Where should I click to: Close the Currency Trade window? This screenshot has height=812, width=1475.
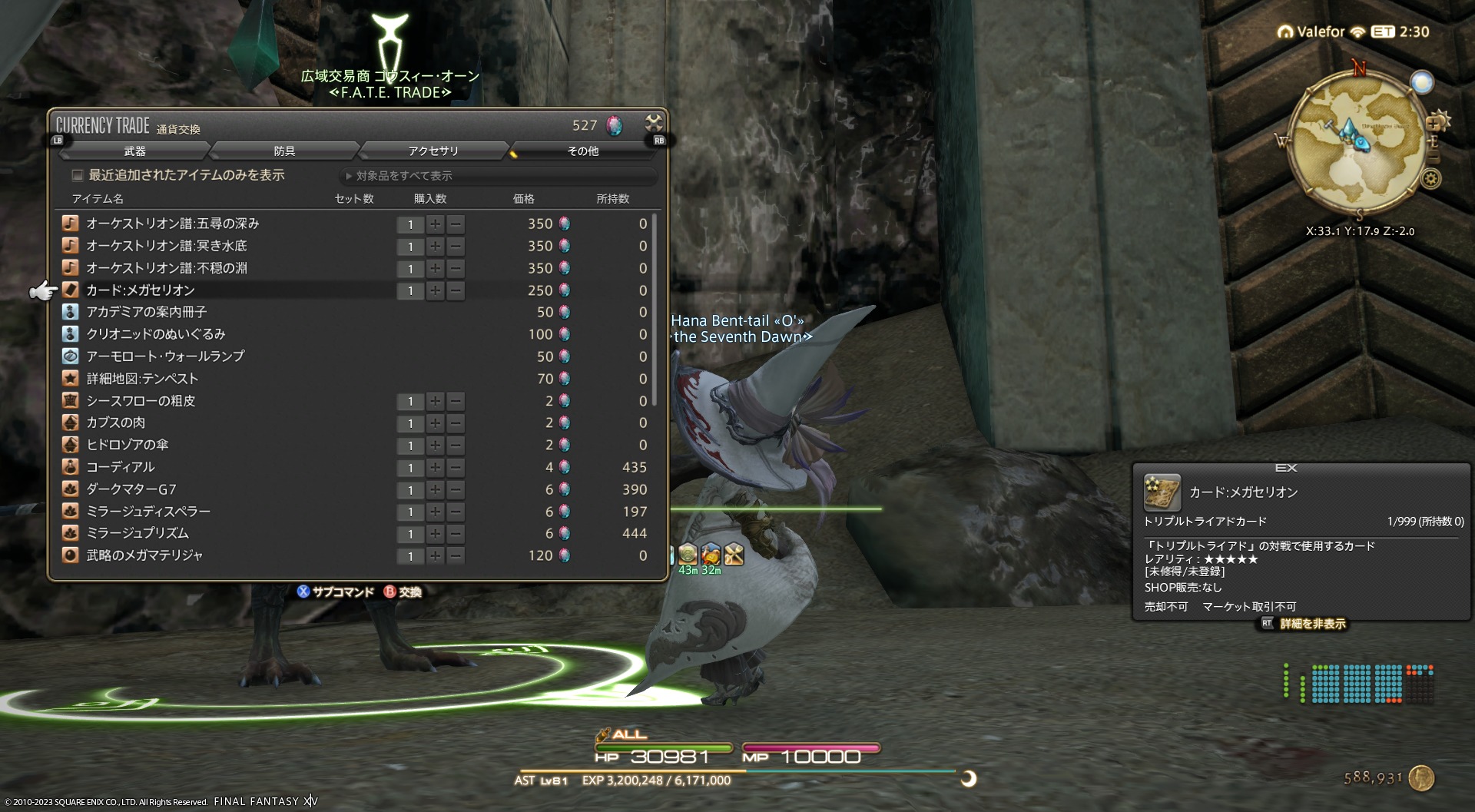click(653, 123)
